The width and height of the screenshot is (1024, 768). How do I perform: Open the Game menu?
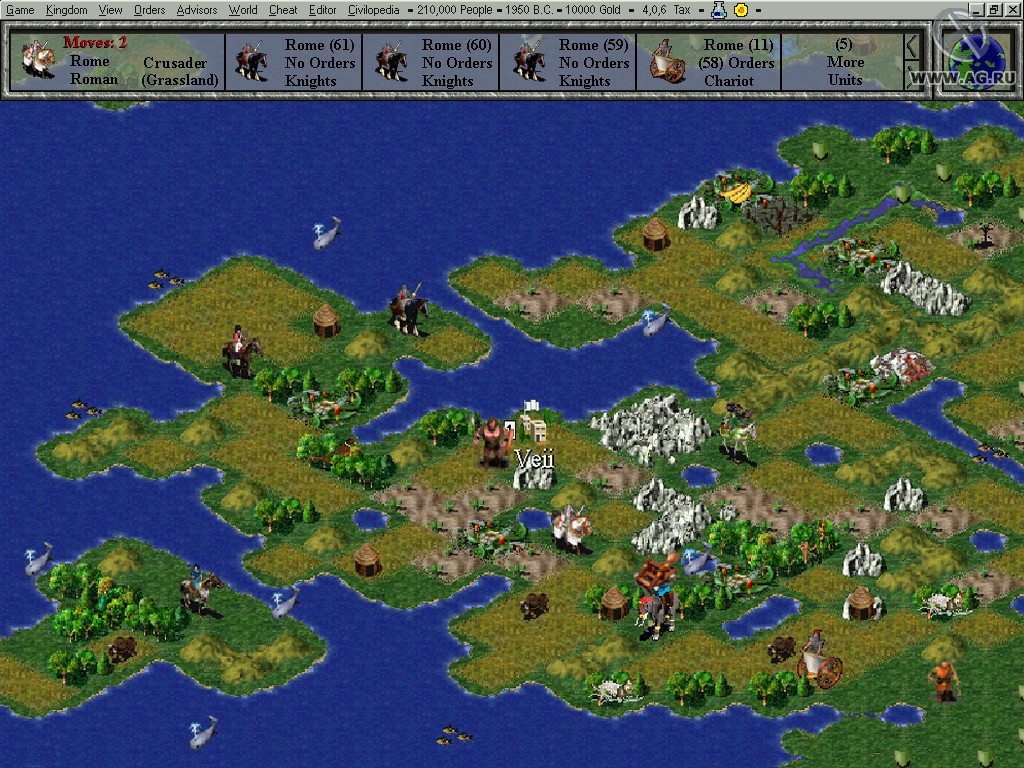click(x=20, y=10)
